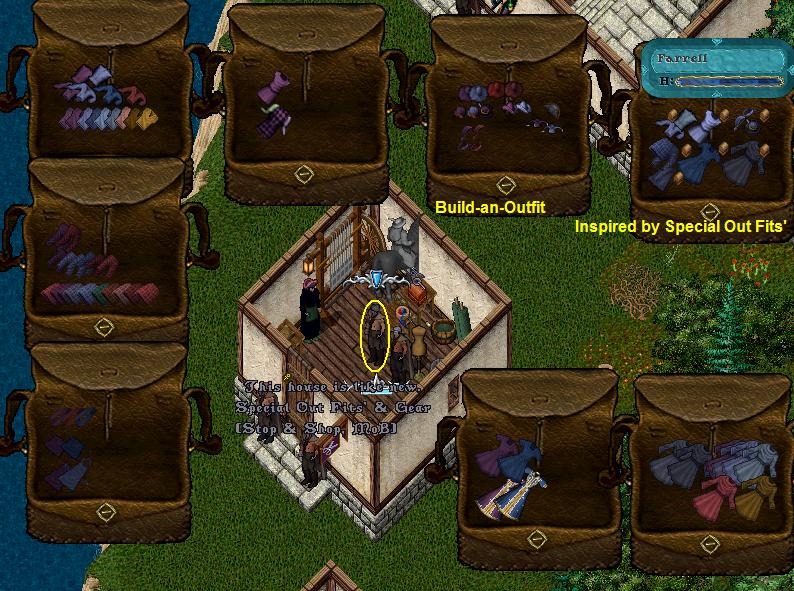Screen dimensions: 794x591
Task: Minimize the bag containing the pink dress
Action: (x=710, y=544)
